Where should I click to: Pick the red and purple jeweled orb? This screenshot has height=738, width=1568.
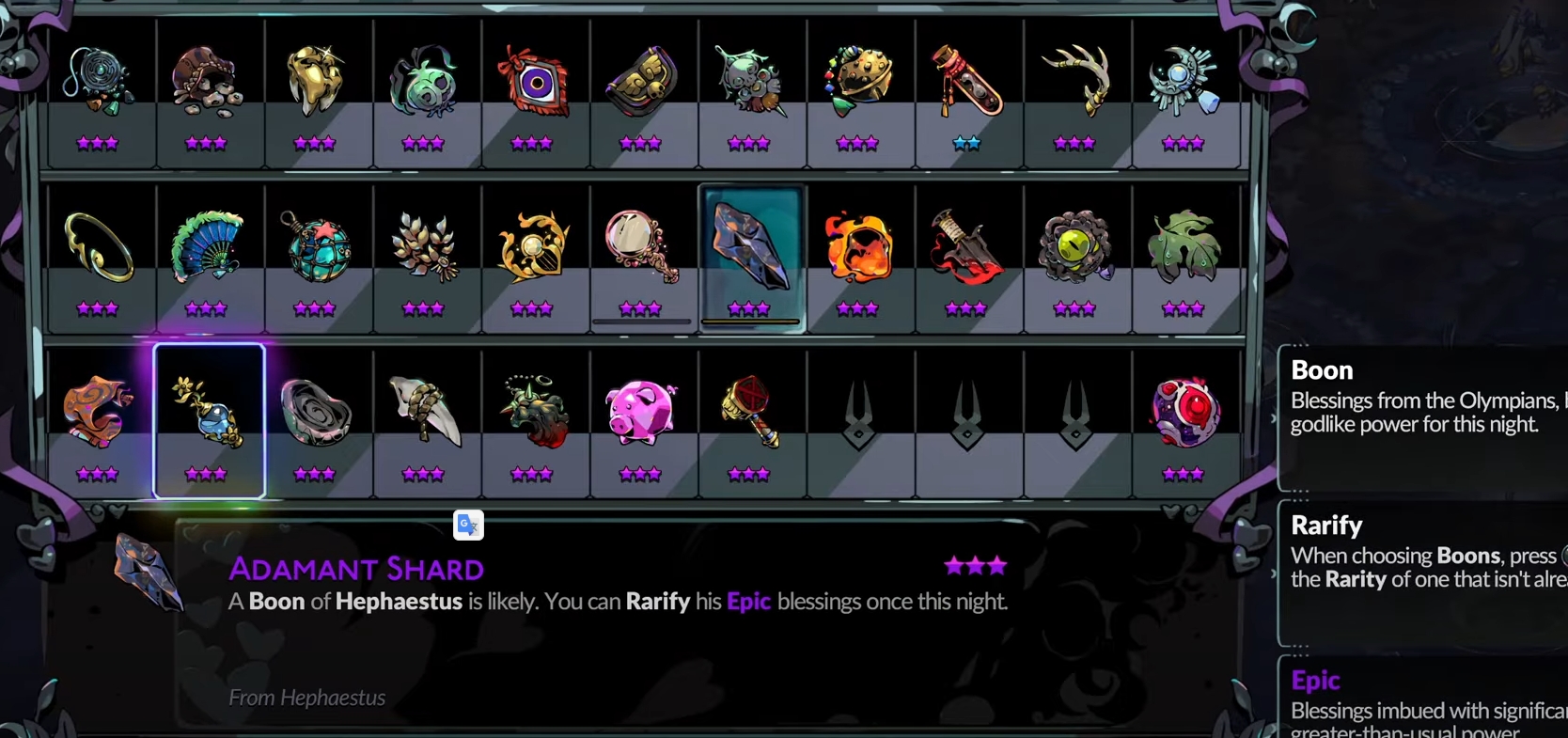[x=1184, y=414]
